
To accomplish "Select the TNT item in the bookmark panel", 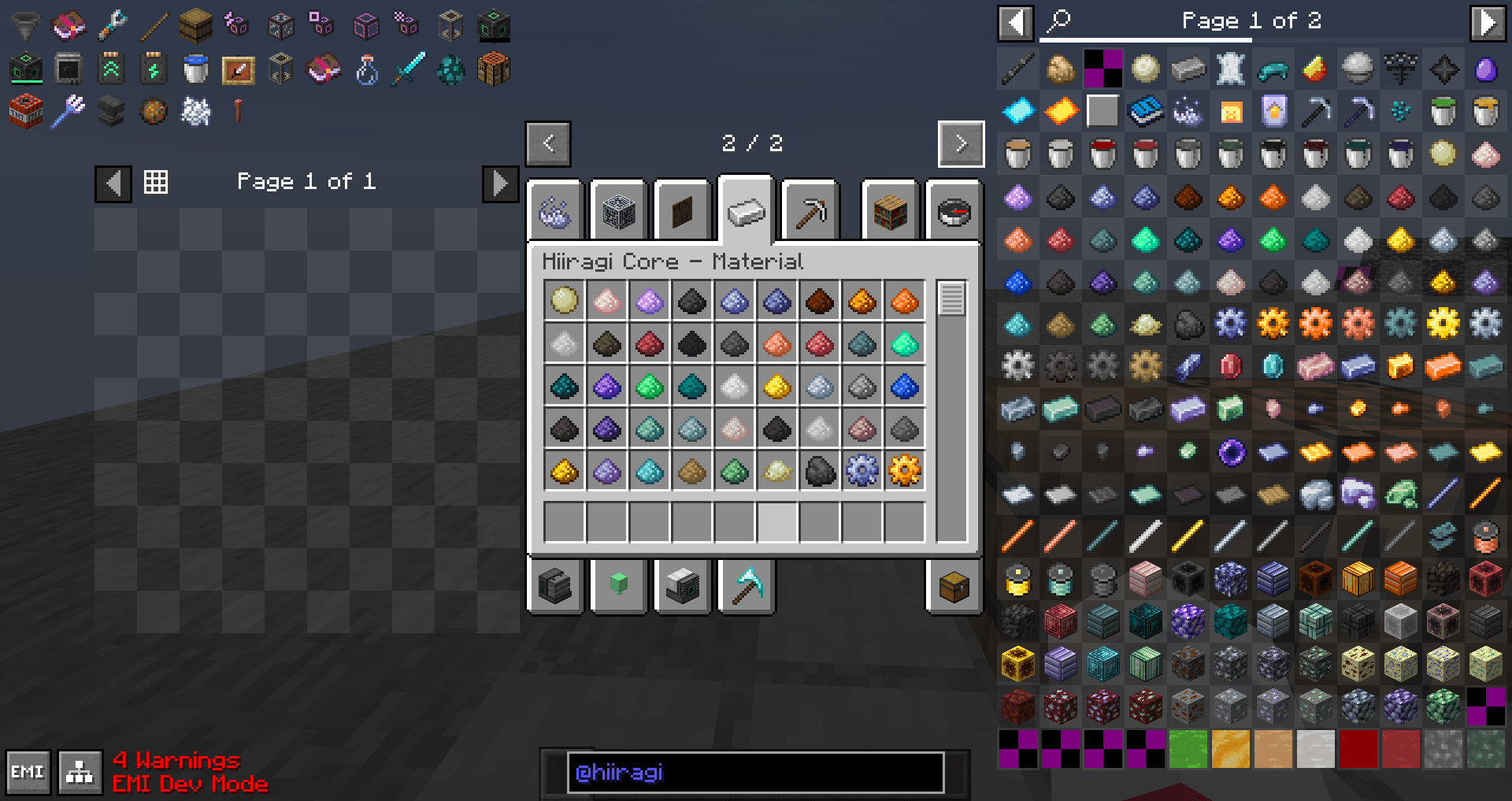I will pos(26,112).
